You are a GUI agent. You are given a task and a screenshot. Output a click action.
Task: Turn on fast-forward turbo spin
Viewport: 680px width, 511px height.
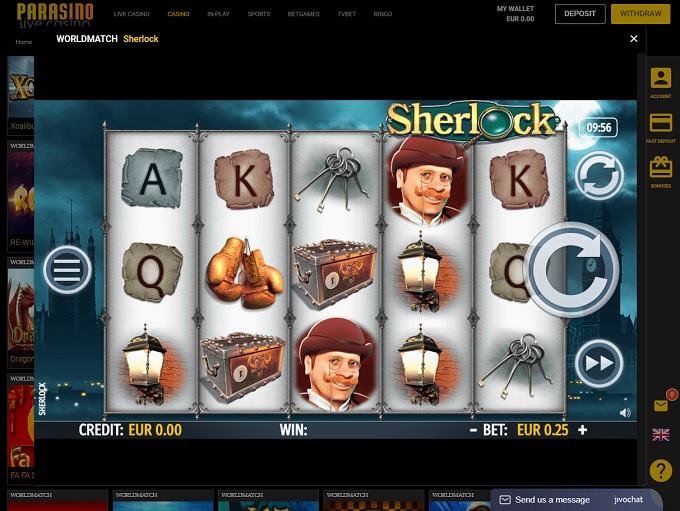[x=599, y=363]
